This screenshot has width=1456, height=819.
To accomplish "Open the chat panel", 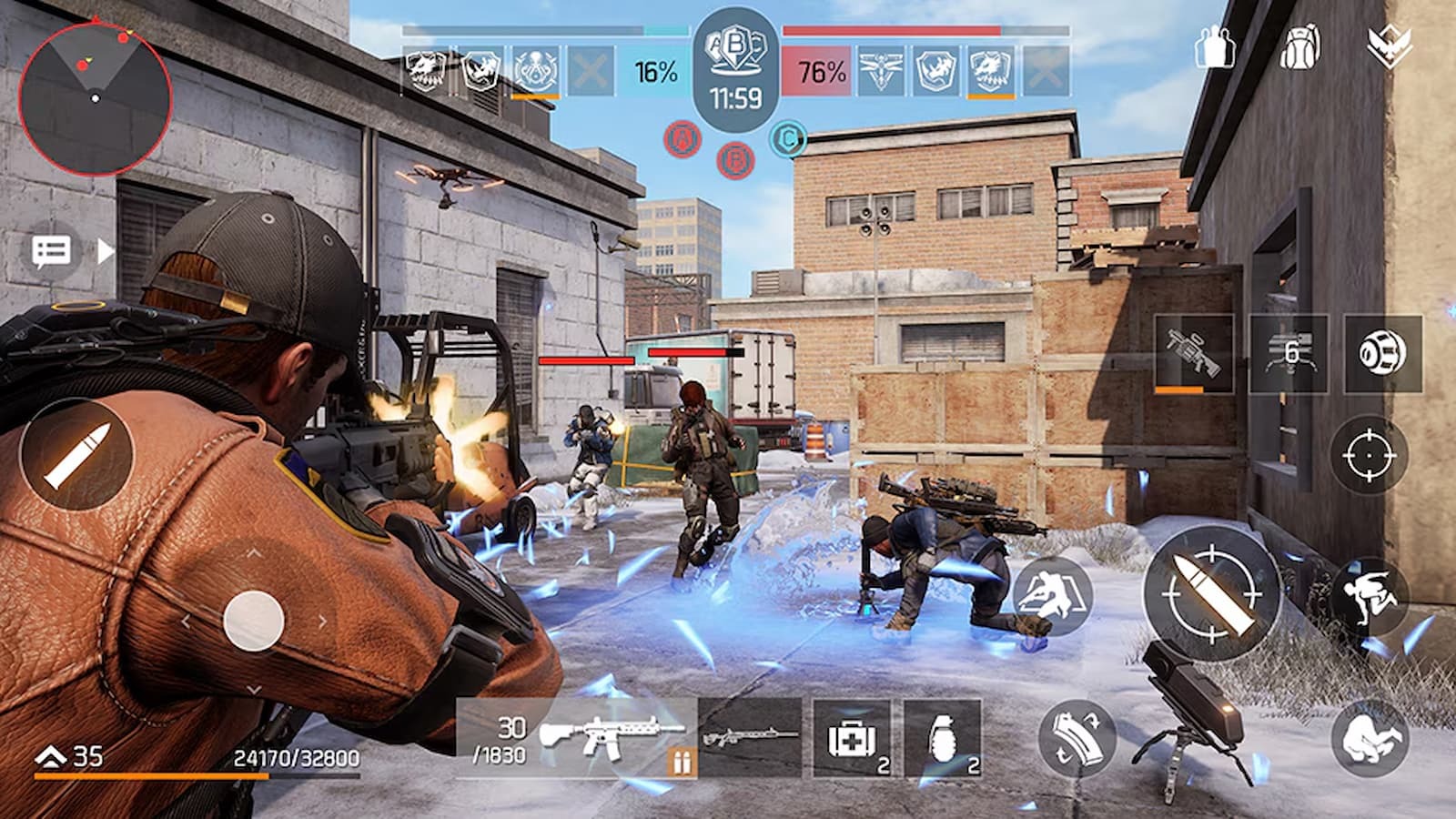I will pos(50,250).
